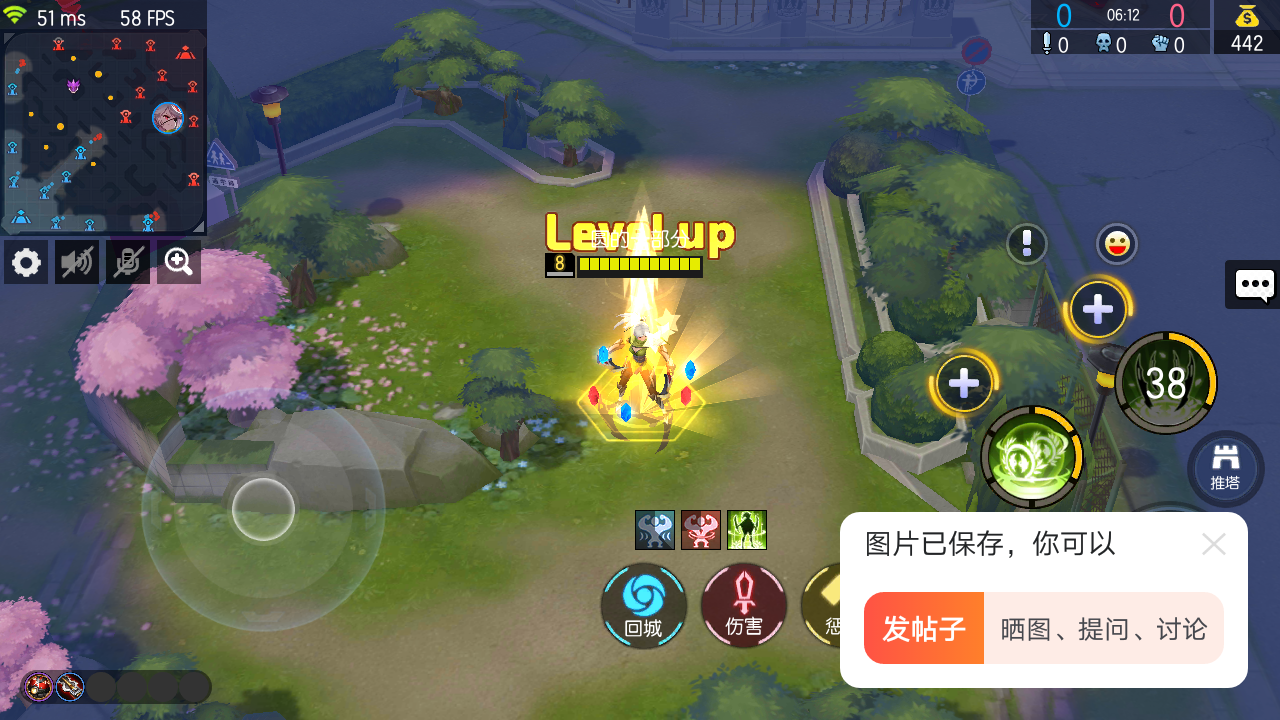Cast the green hero ability skill
1280x720 pixels.
tap(1032, 456)
